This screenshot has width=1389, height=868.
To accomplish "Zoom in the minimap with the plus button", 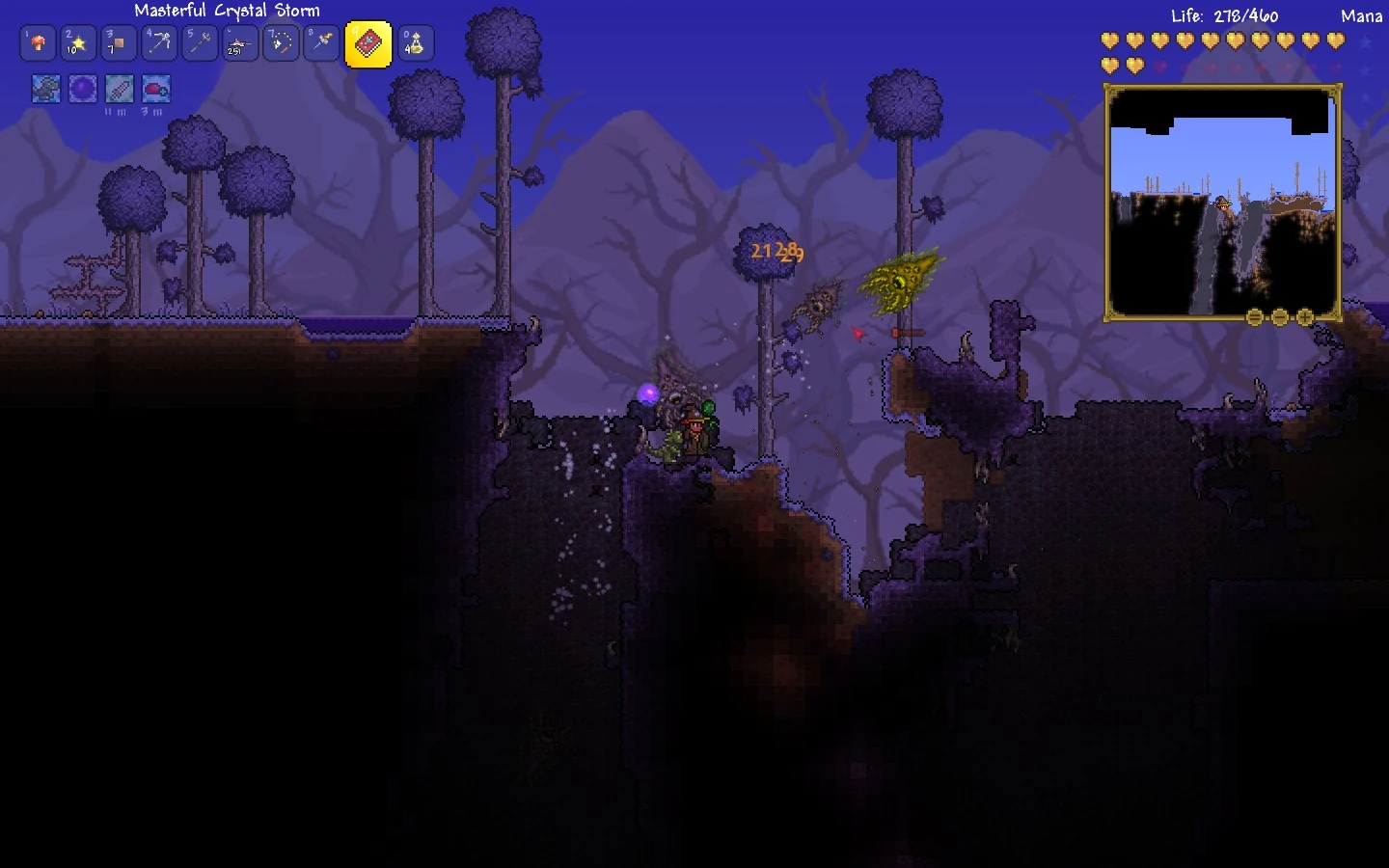I will coord(1305,315).
